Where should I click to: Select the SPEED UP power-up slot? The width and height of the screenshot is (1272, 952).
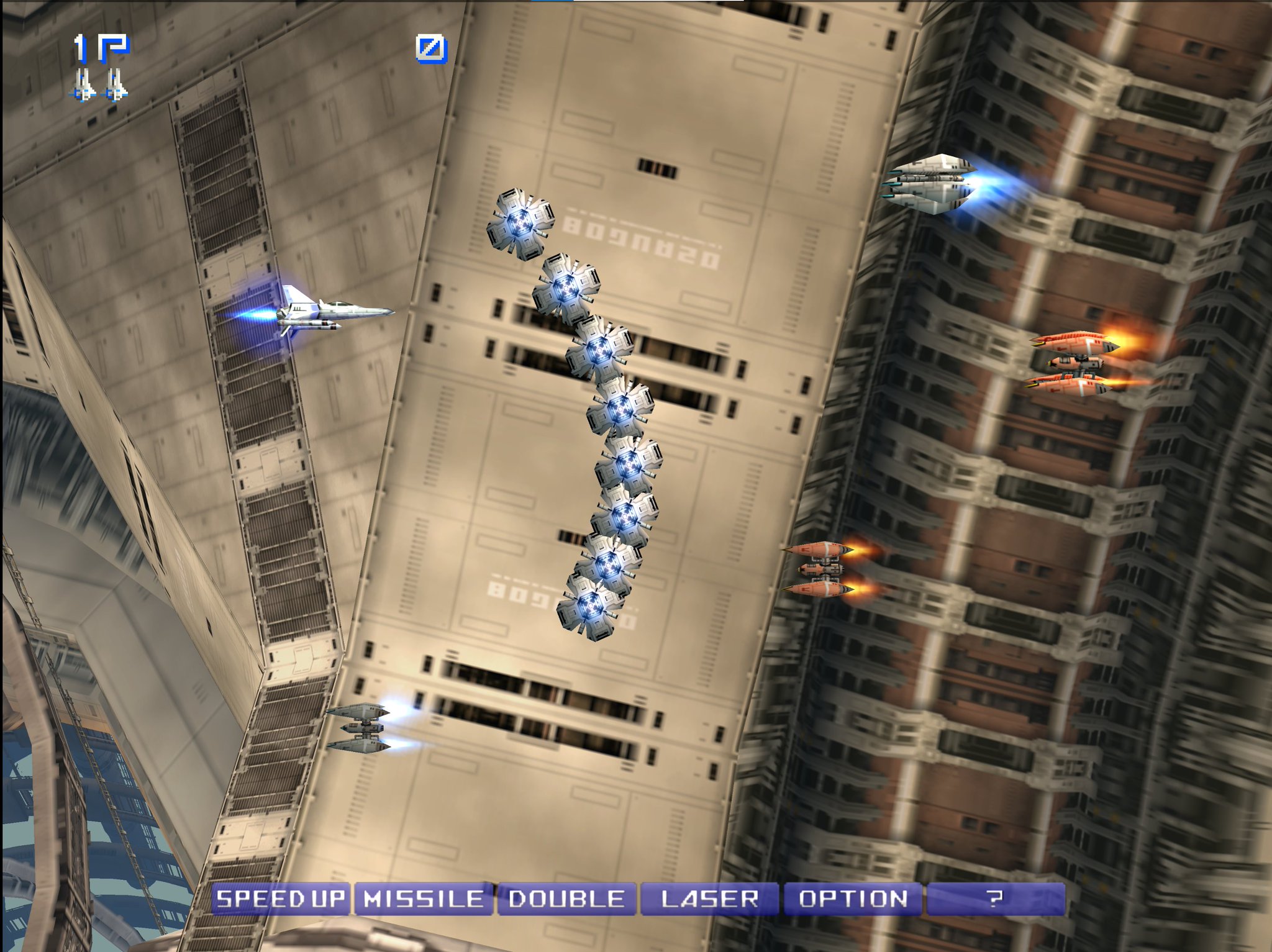[283, 897]
